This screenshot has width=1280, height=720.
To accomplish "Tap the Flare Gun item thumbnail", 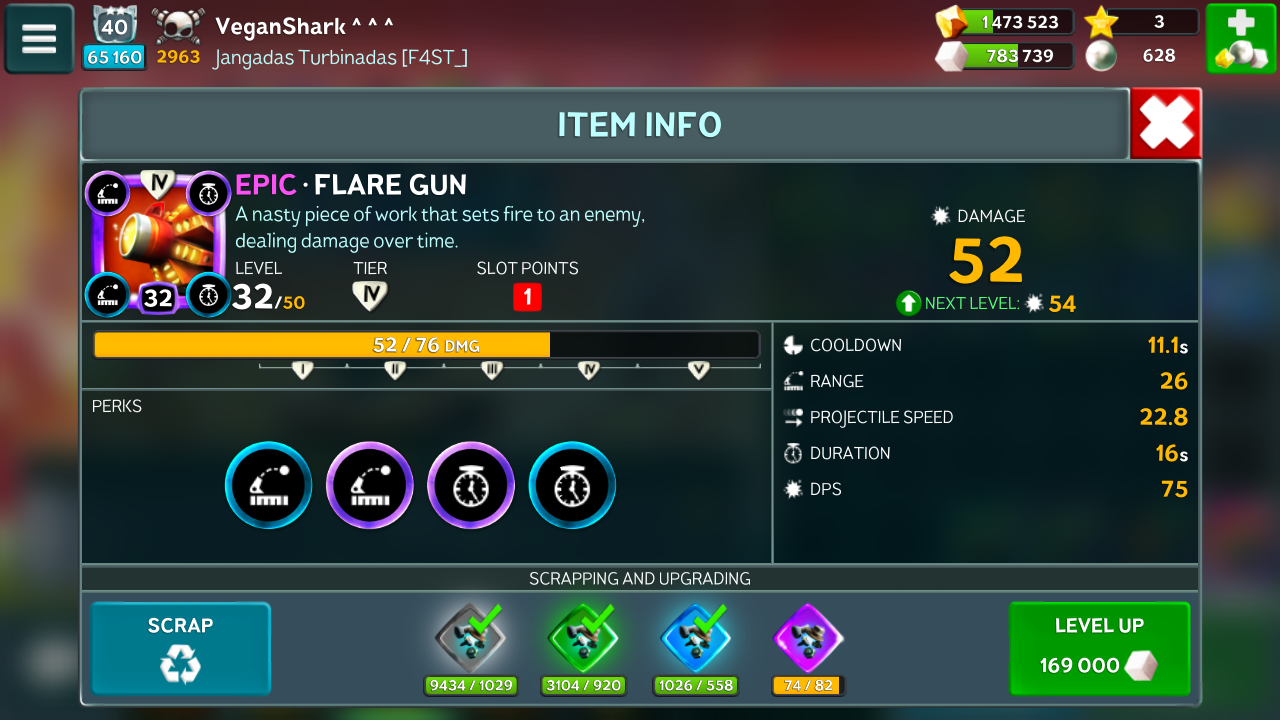I will pos(158,243).
